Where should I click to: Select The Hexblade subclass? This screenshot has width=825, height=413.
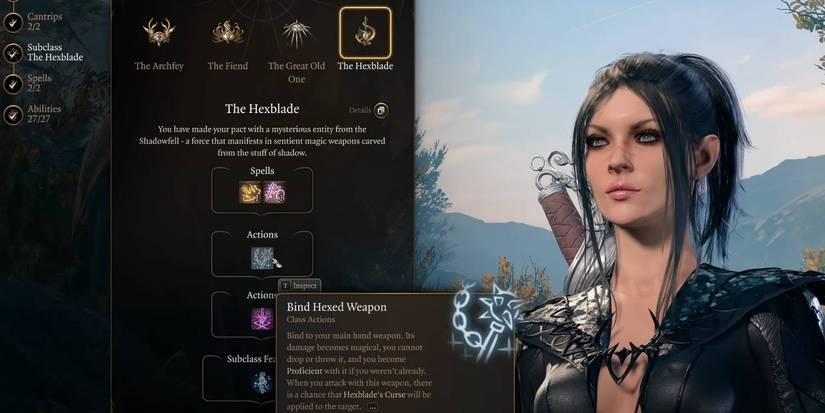point(365,34)
